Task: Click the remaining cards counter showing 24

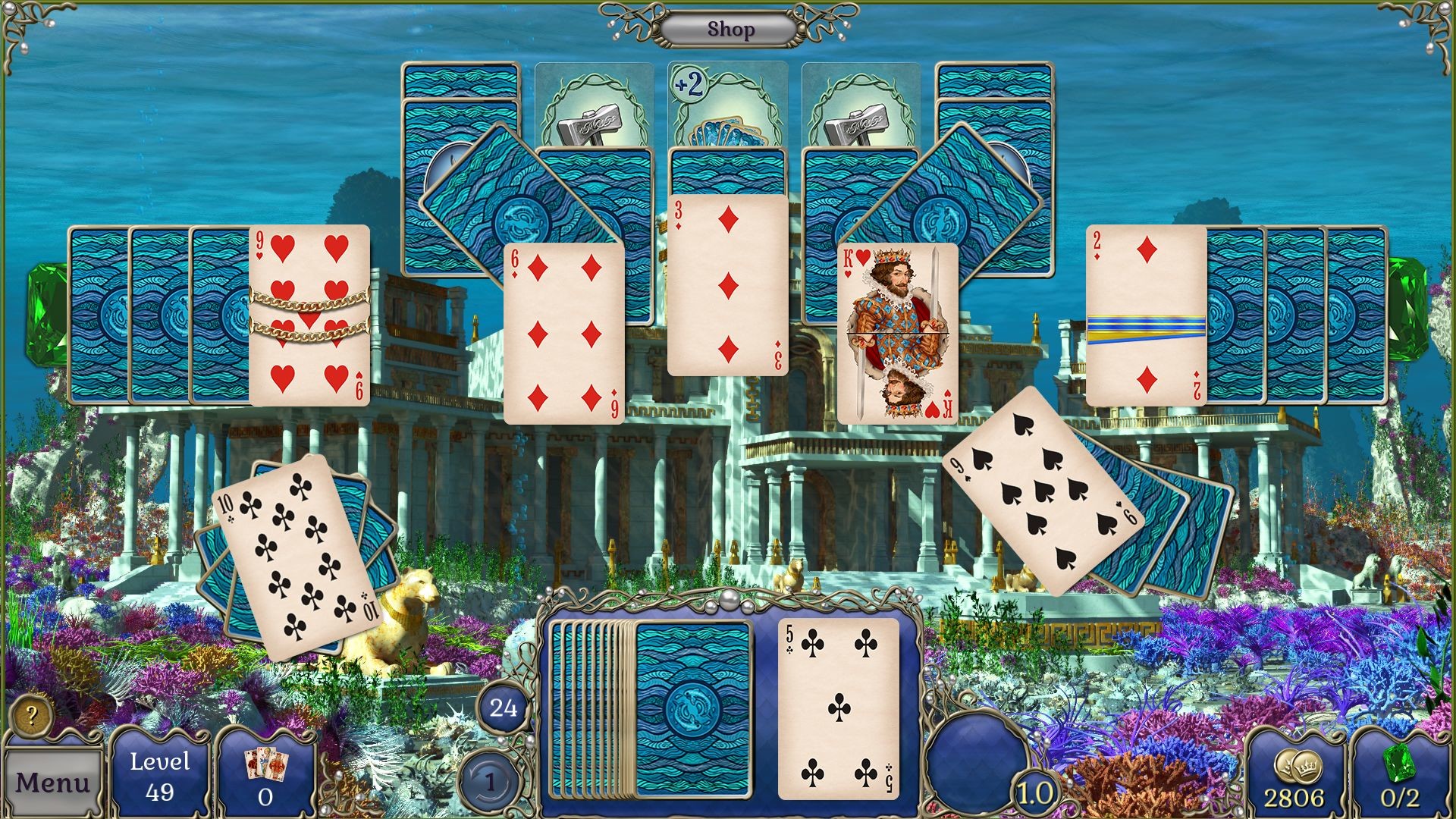Action: click(503, 708)
